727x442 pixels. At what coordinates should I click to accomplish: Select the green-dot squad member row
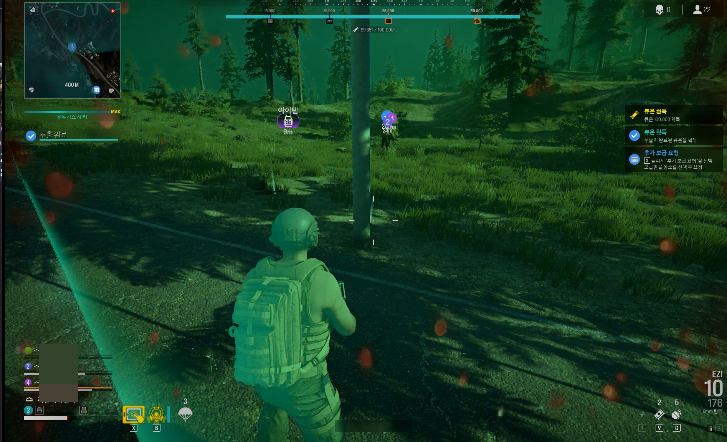coord(28,351)
